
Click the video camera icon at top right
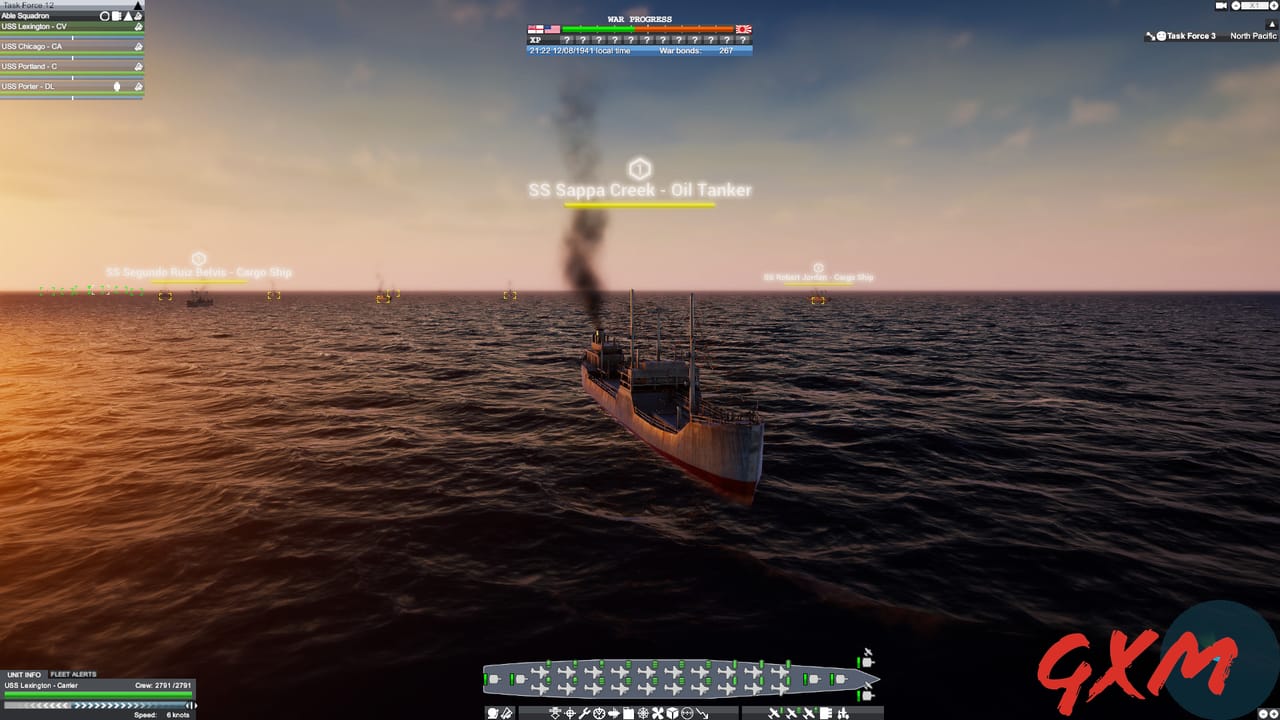coord(1221,6)
